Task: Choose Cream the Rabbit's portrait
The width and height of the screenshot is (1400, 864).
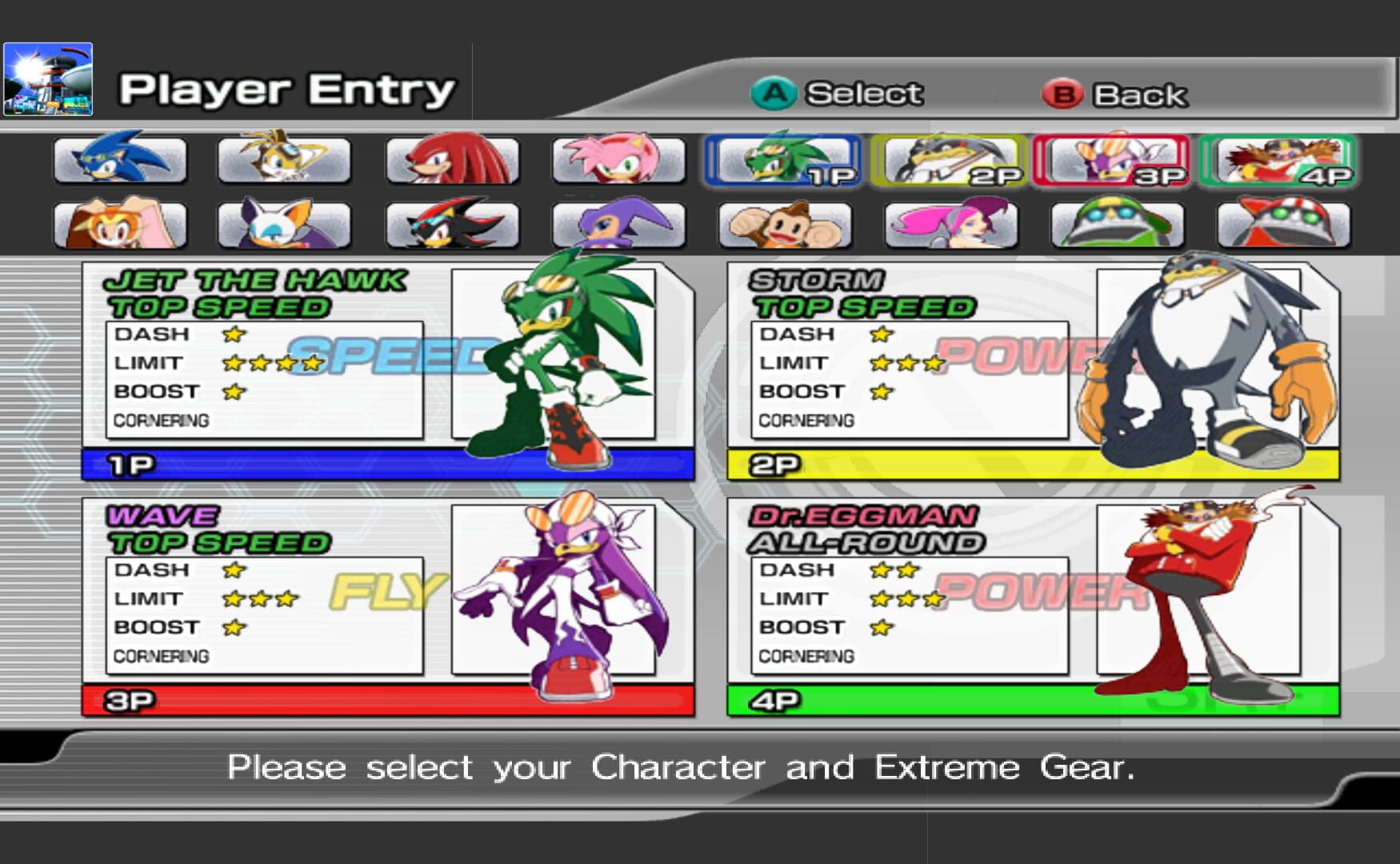Action: coord(122,226)
